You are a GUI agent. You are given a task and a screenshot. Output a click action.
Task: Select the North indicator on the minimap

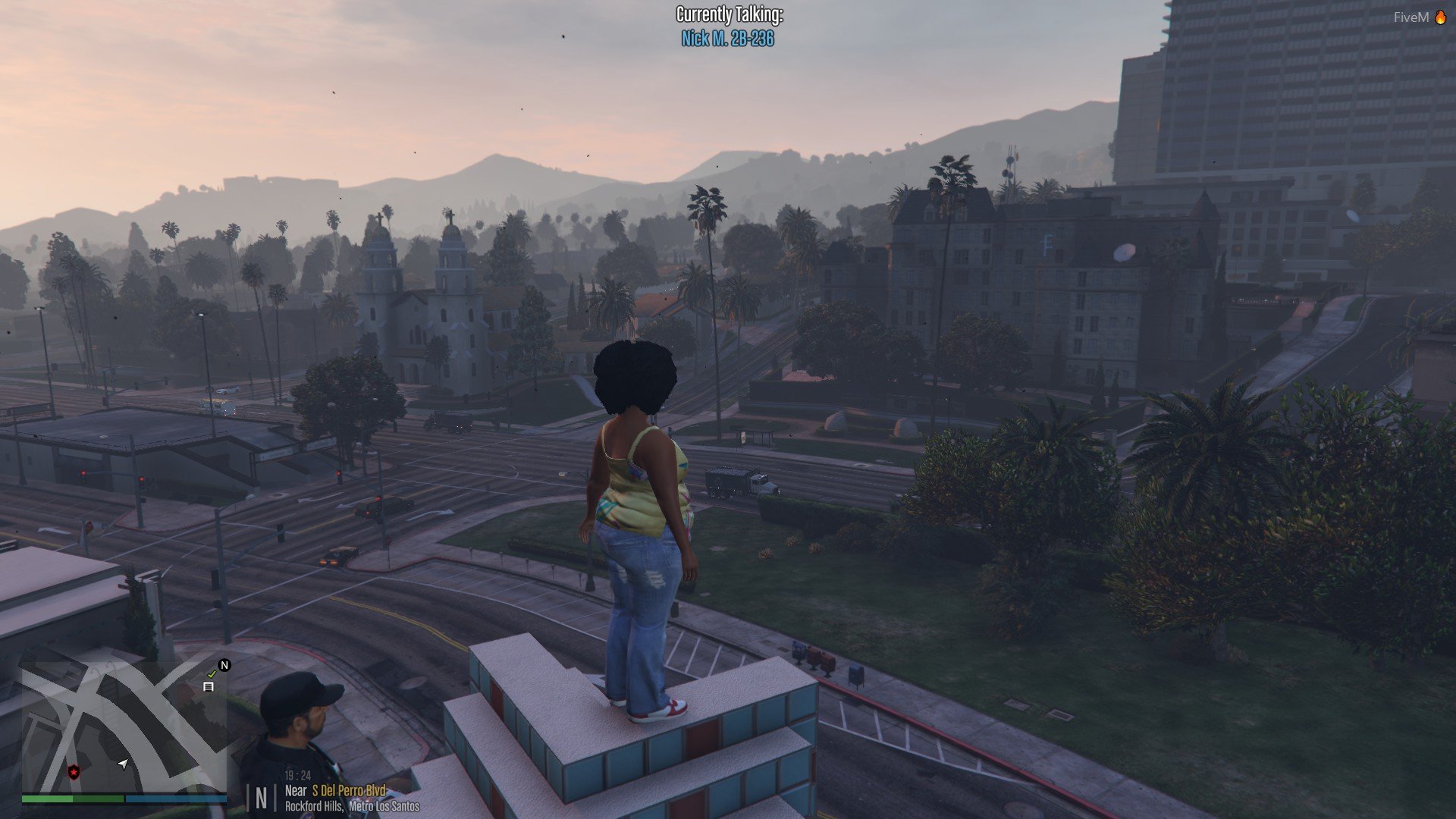(x=224, y=665)
